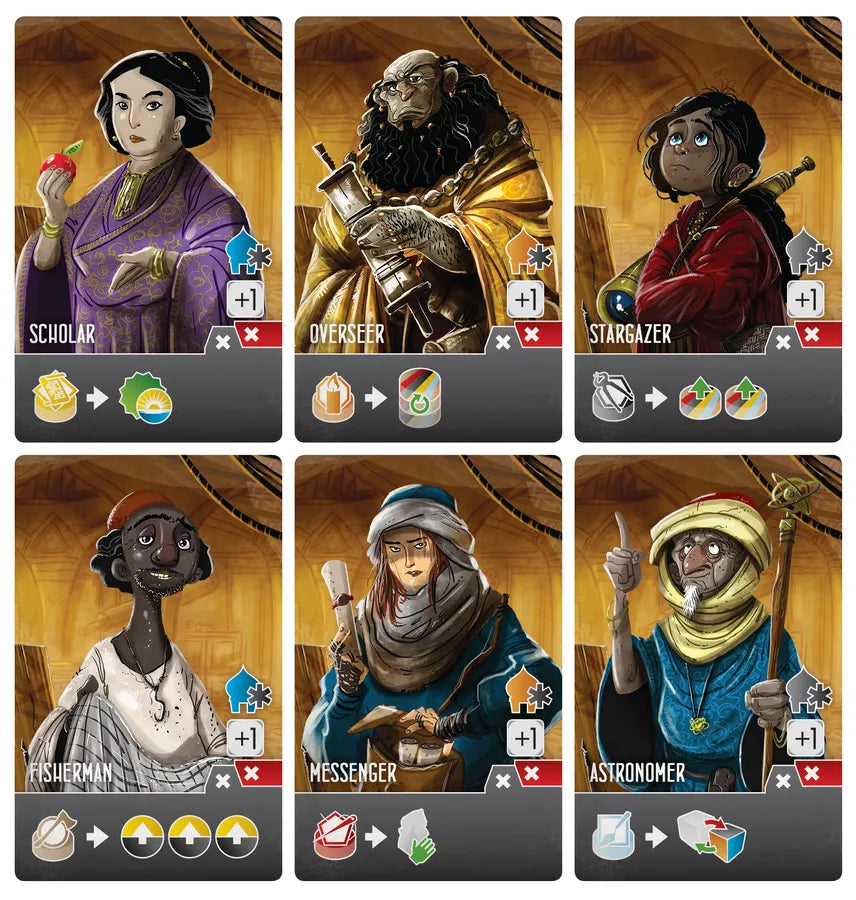Choose the Messenger card
Viewport: 856px width, 900px height.
428,668
